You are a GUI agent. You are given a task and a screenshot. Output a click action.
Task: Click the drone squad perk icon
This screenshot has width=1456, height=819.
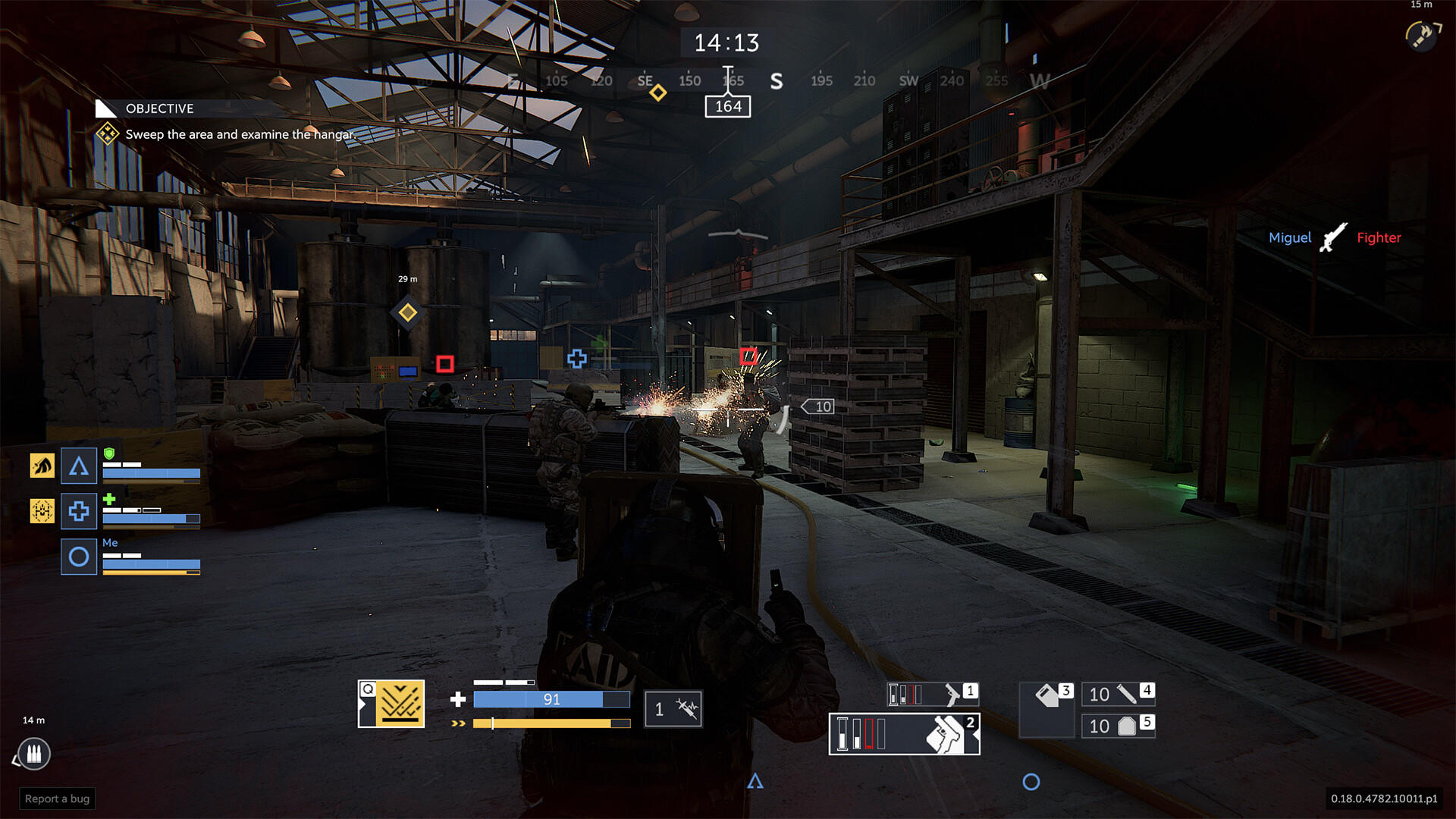click(42, 511)
